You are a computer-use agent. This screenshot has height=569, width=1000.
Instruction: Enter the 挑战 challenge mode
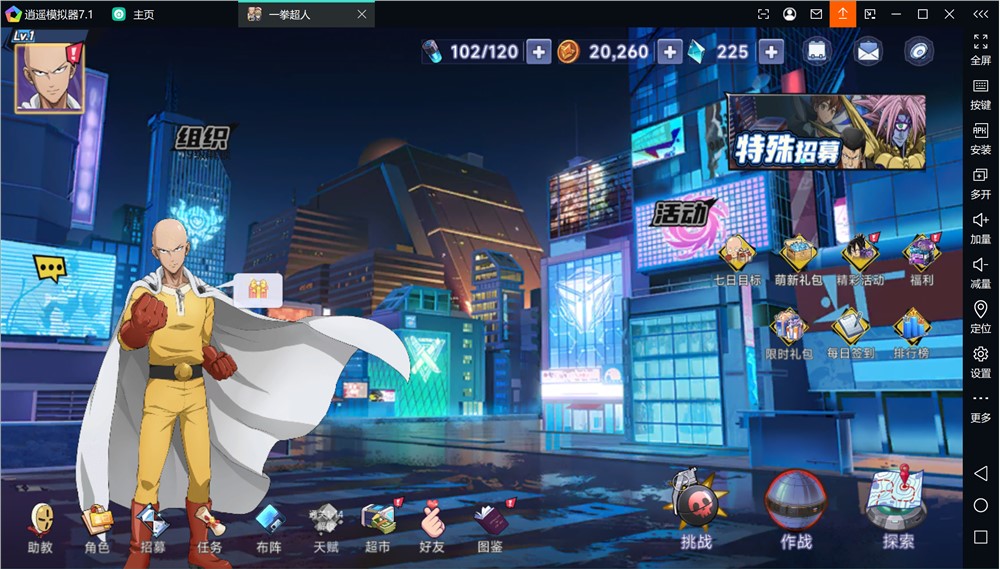click(x=696, y=508)
